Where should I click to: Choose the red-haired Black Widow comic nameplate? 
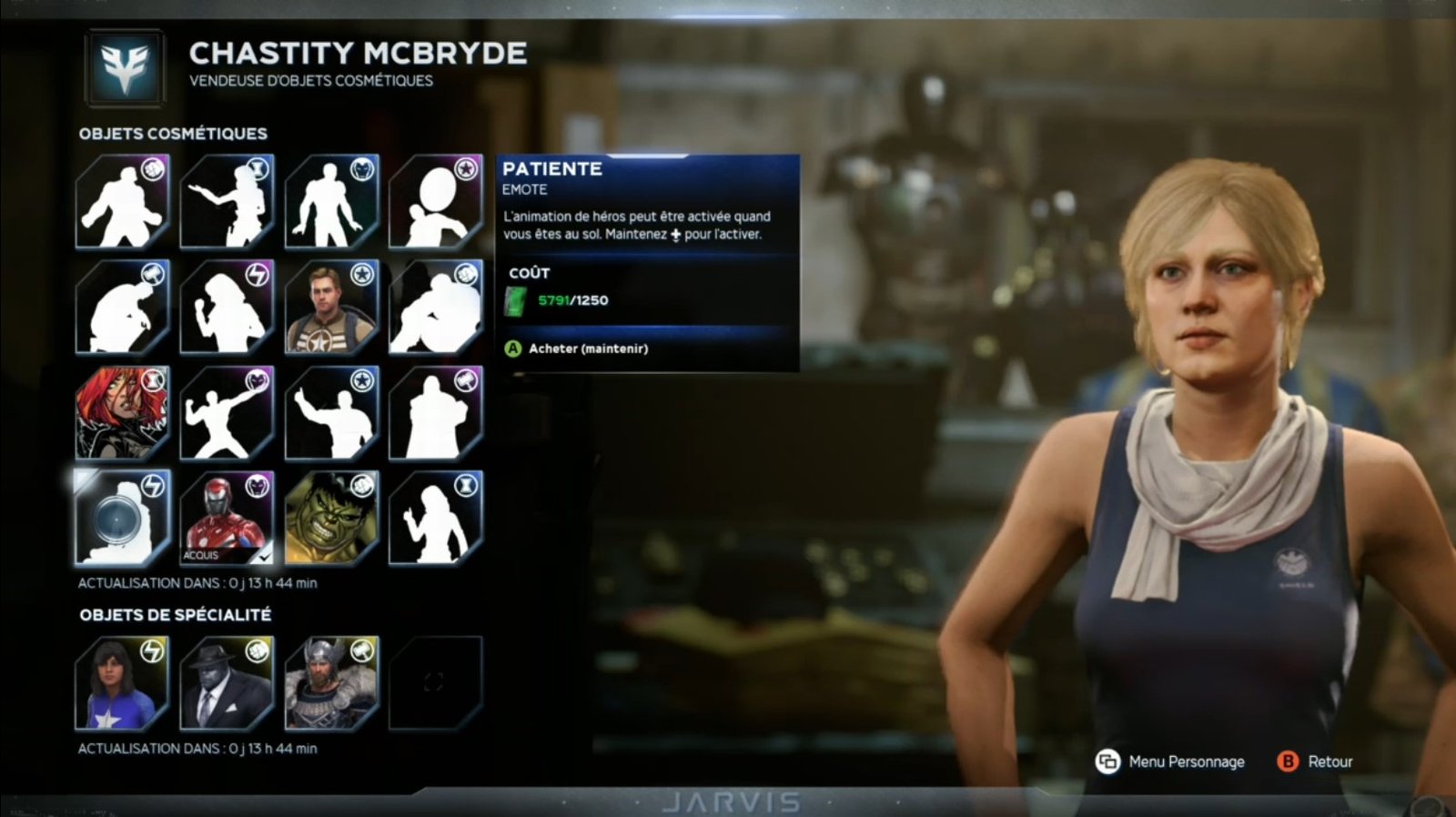pyautogui.click(x=122, y=412)
